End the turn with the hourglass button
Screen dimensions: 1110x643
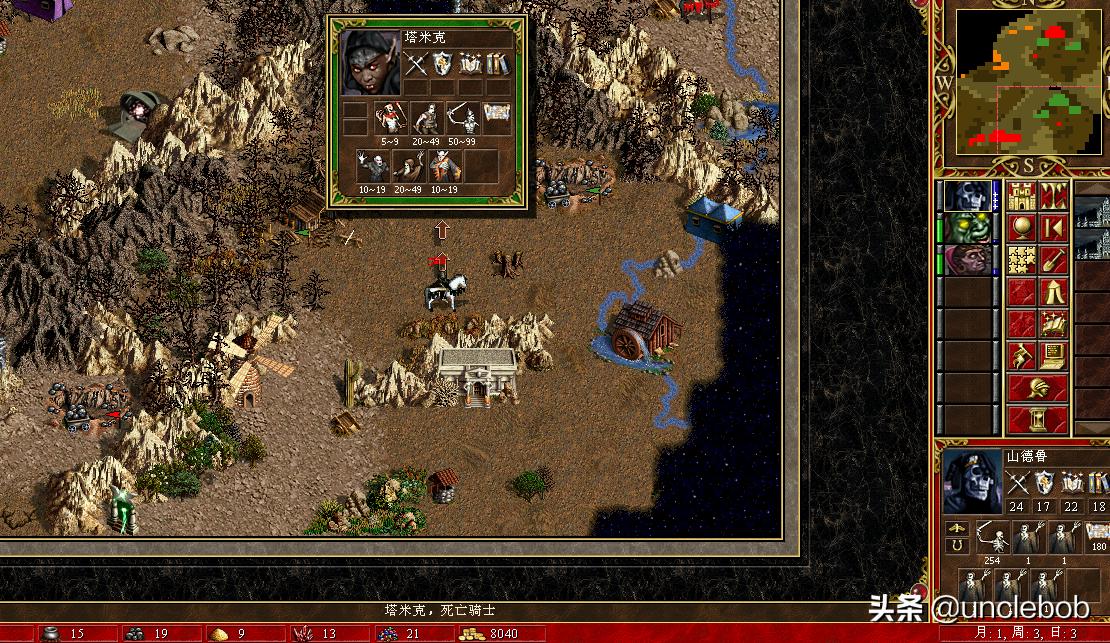1038,419
